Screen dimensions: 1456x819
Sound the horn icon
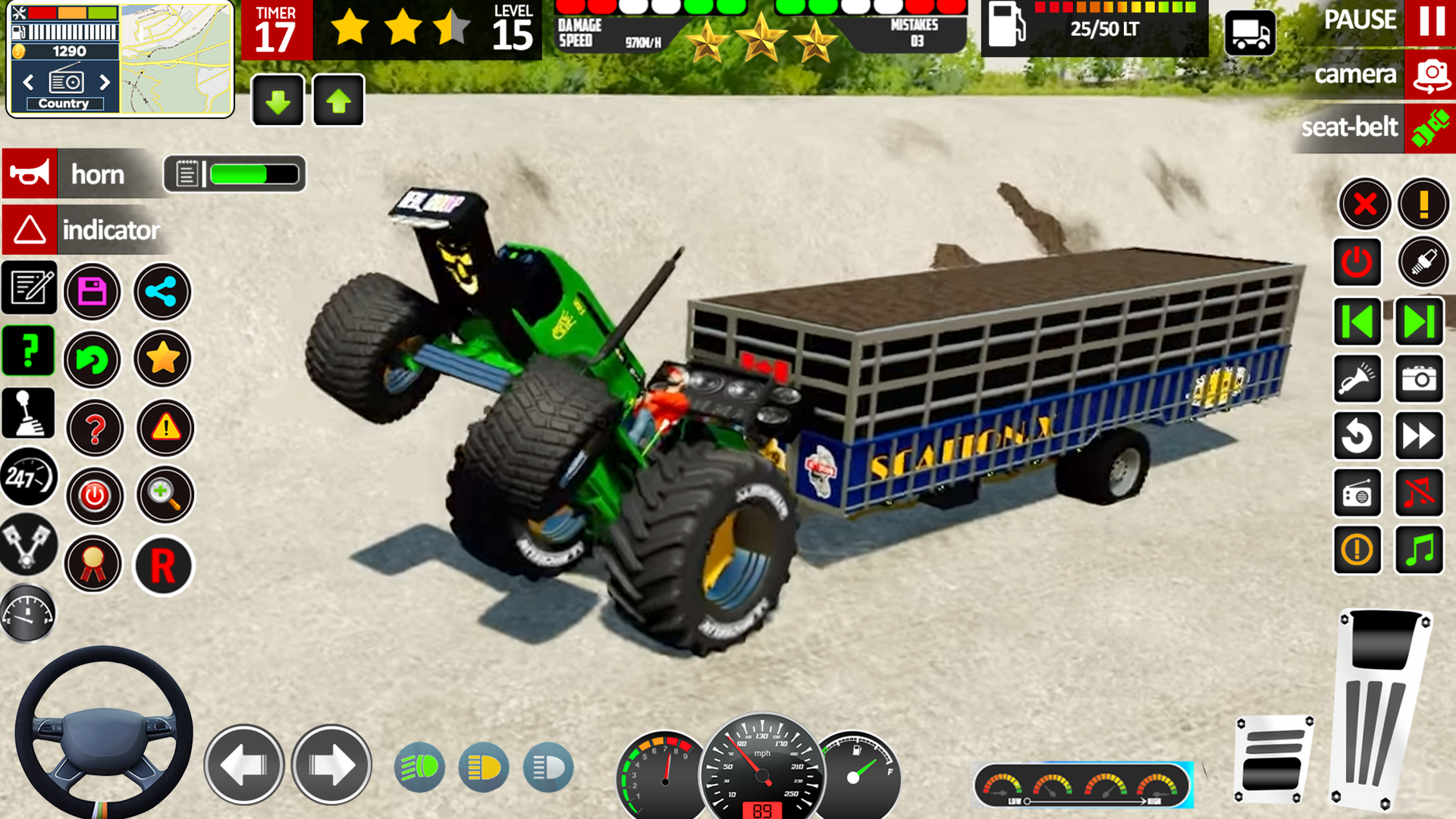click(x=28, y=174)
